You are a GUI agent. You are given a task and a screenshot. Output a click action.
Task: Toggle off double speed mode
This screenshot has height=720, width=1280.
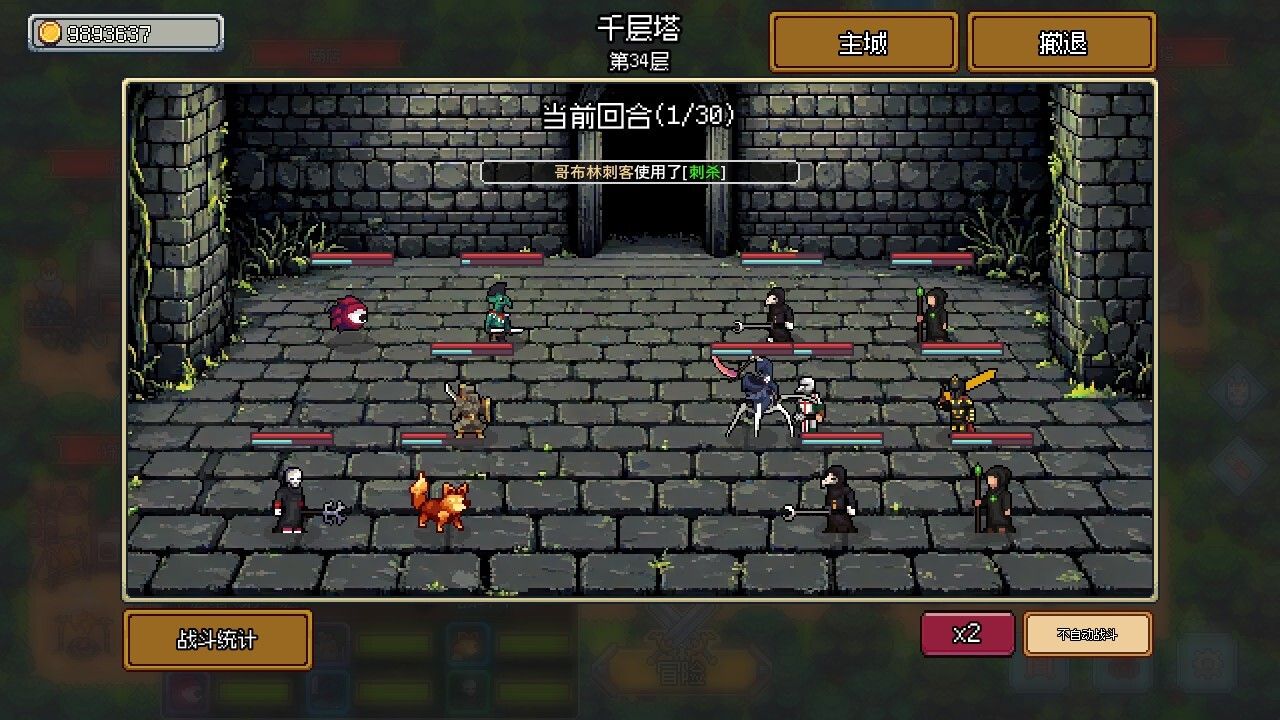point(966,634)
